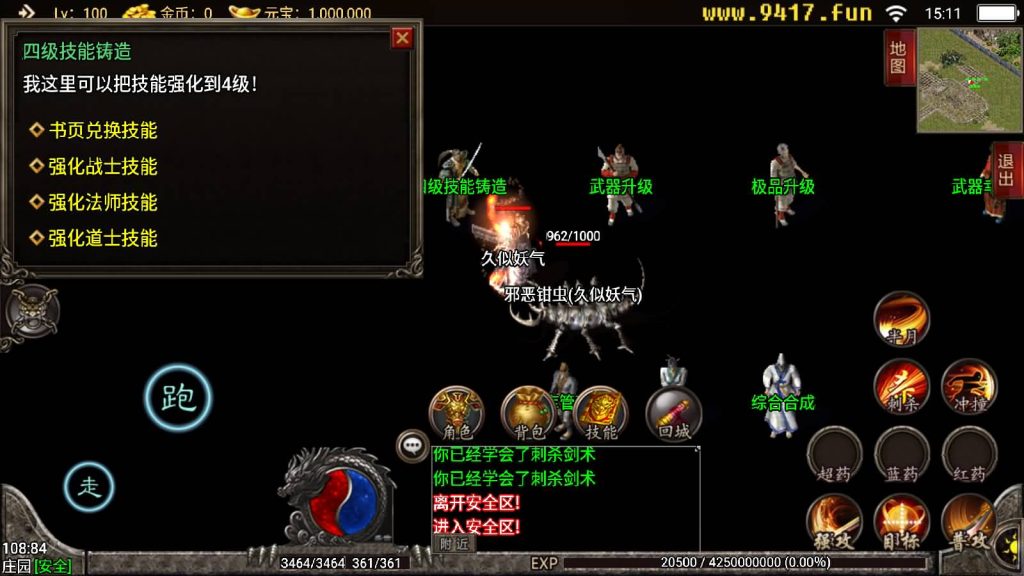Select the 目标 target button
Viewport: 1024px width, 576px height.
(x=902, y=521)
